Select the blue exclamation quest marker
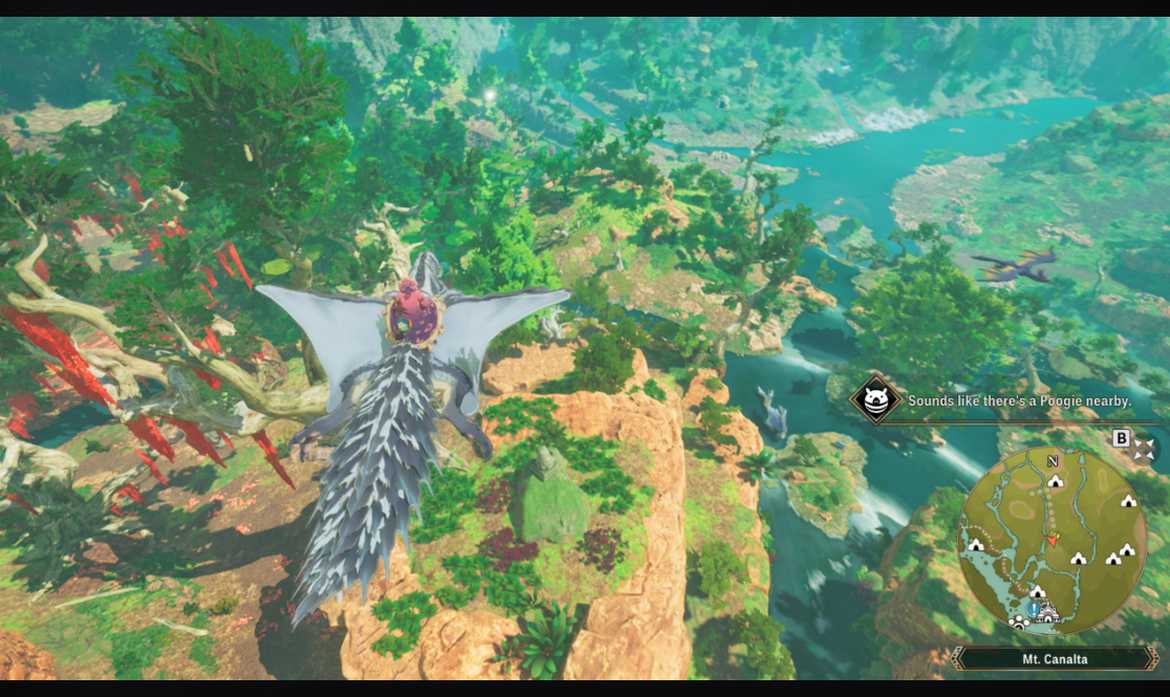 (1033, 607)
